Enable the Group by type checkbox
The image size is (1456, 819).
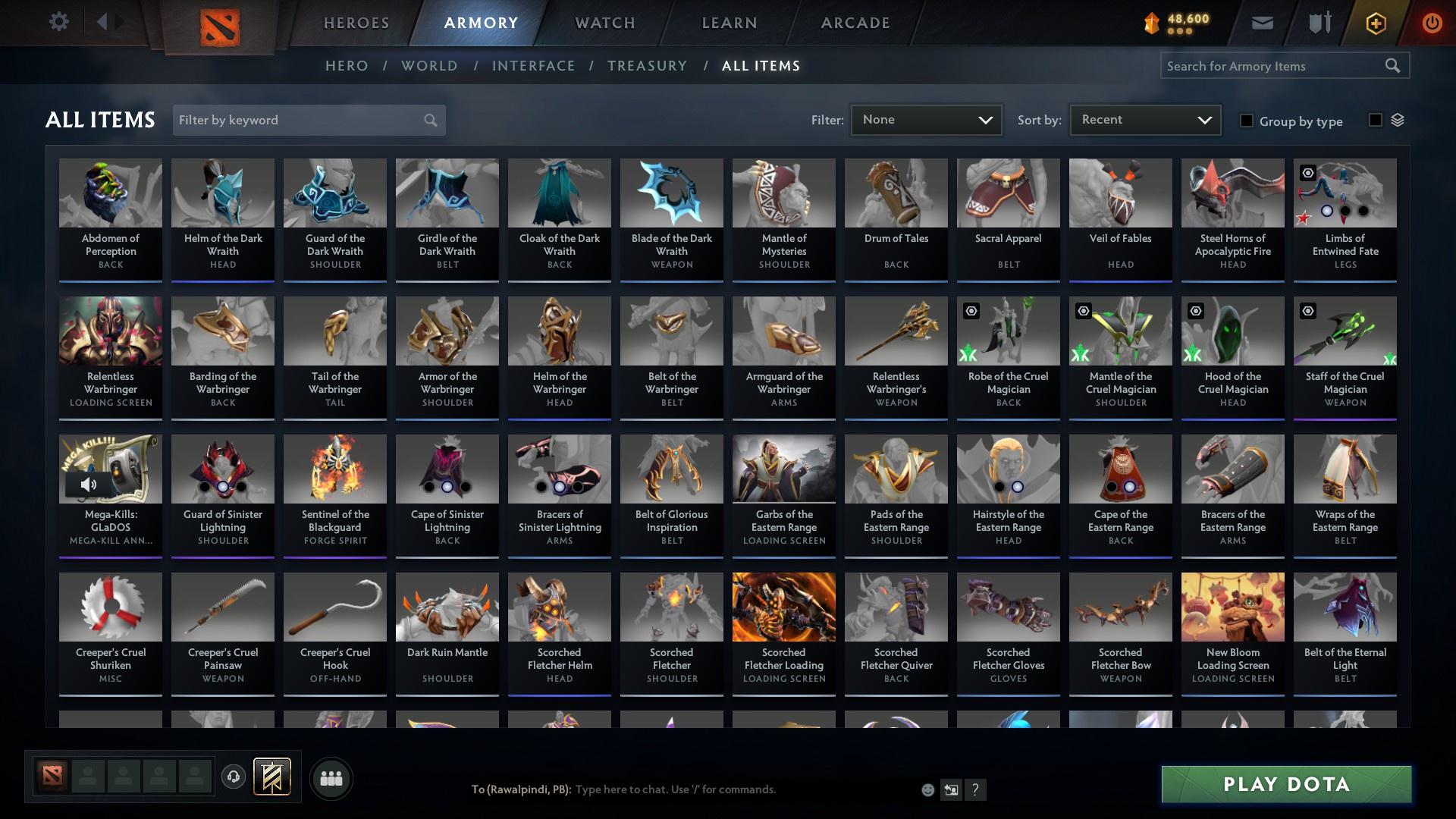1247,121
